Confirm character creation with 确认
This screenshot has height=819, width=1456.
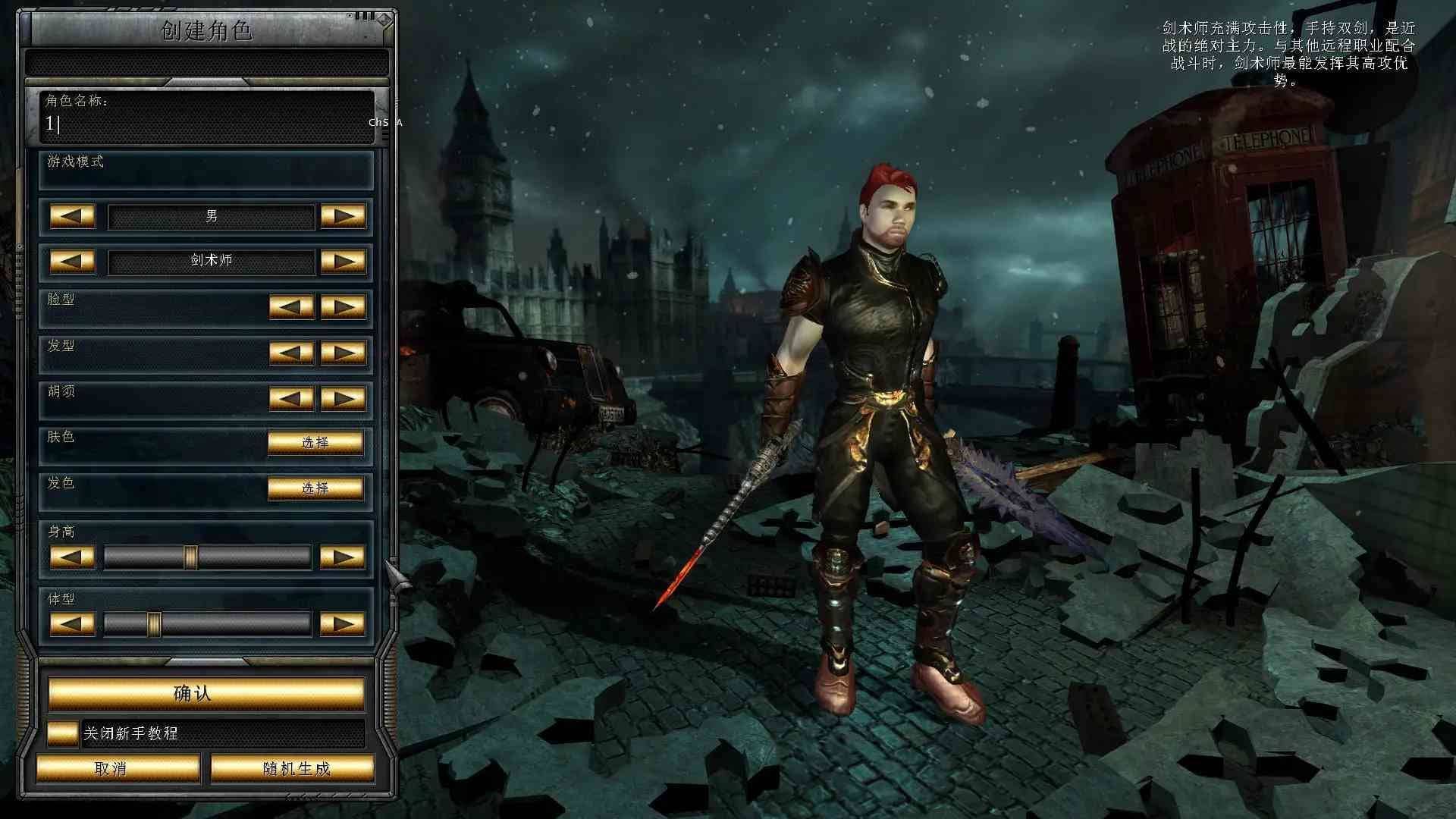click(x=206, y=694)
